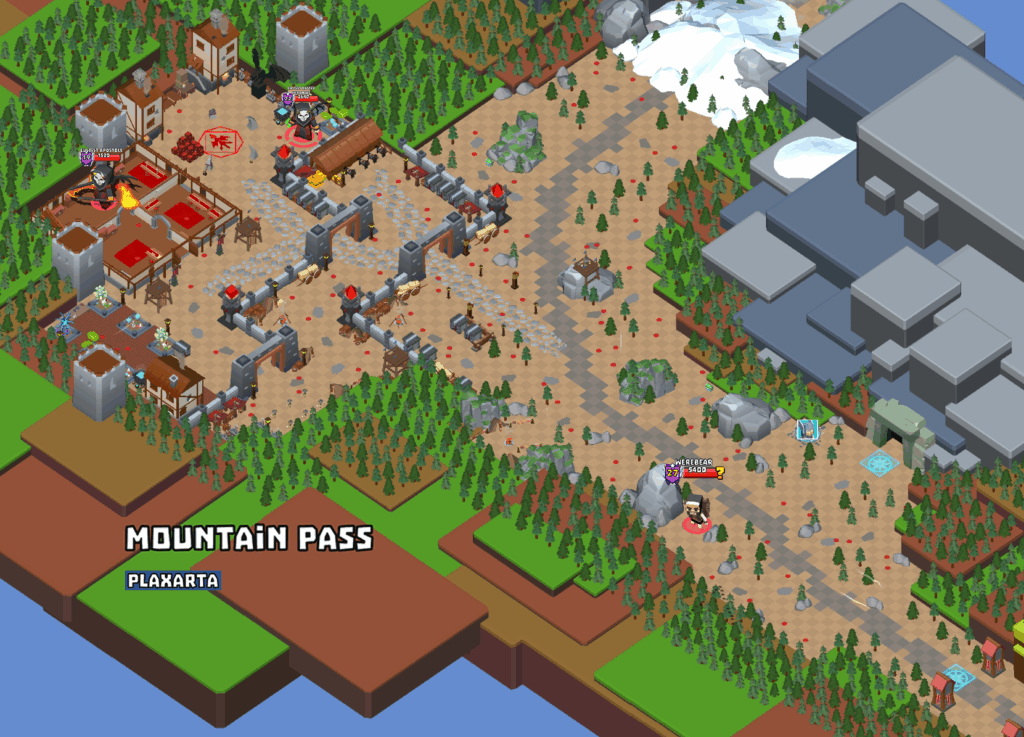Viewport: 1024px width, 737px height.
Task: Select the Werebear boss map marker
Action: tap(696, 510)
